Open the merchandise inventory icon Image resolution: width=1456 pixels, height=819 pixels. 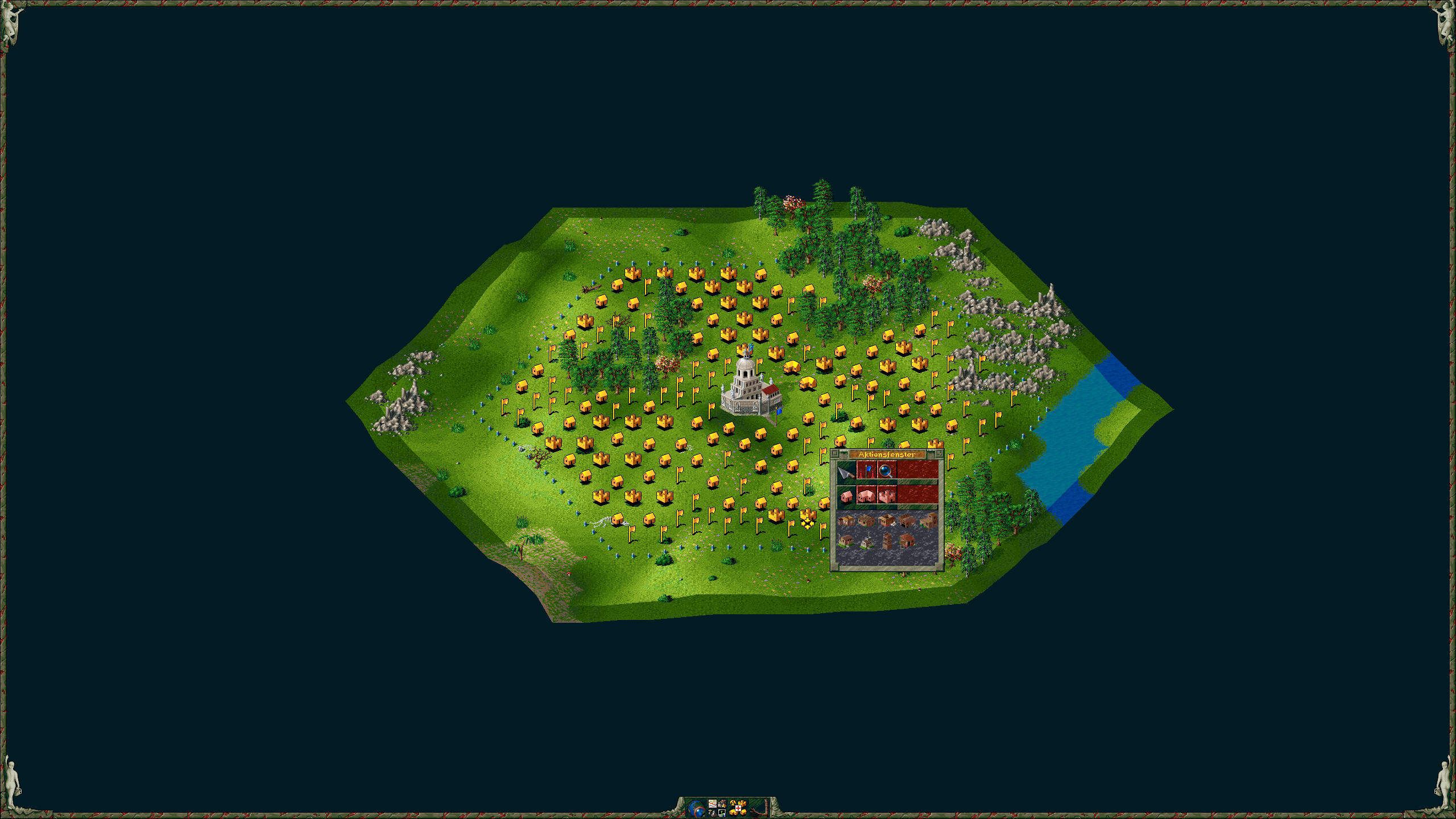(x=722, y=804)
